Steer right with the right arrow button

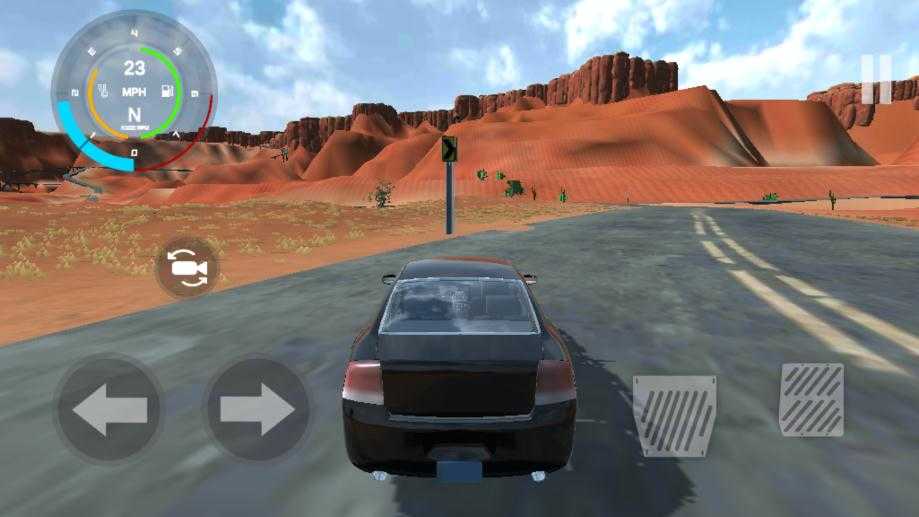257,408
